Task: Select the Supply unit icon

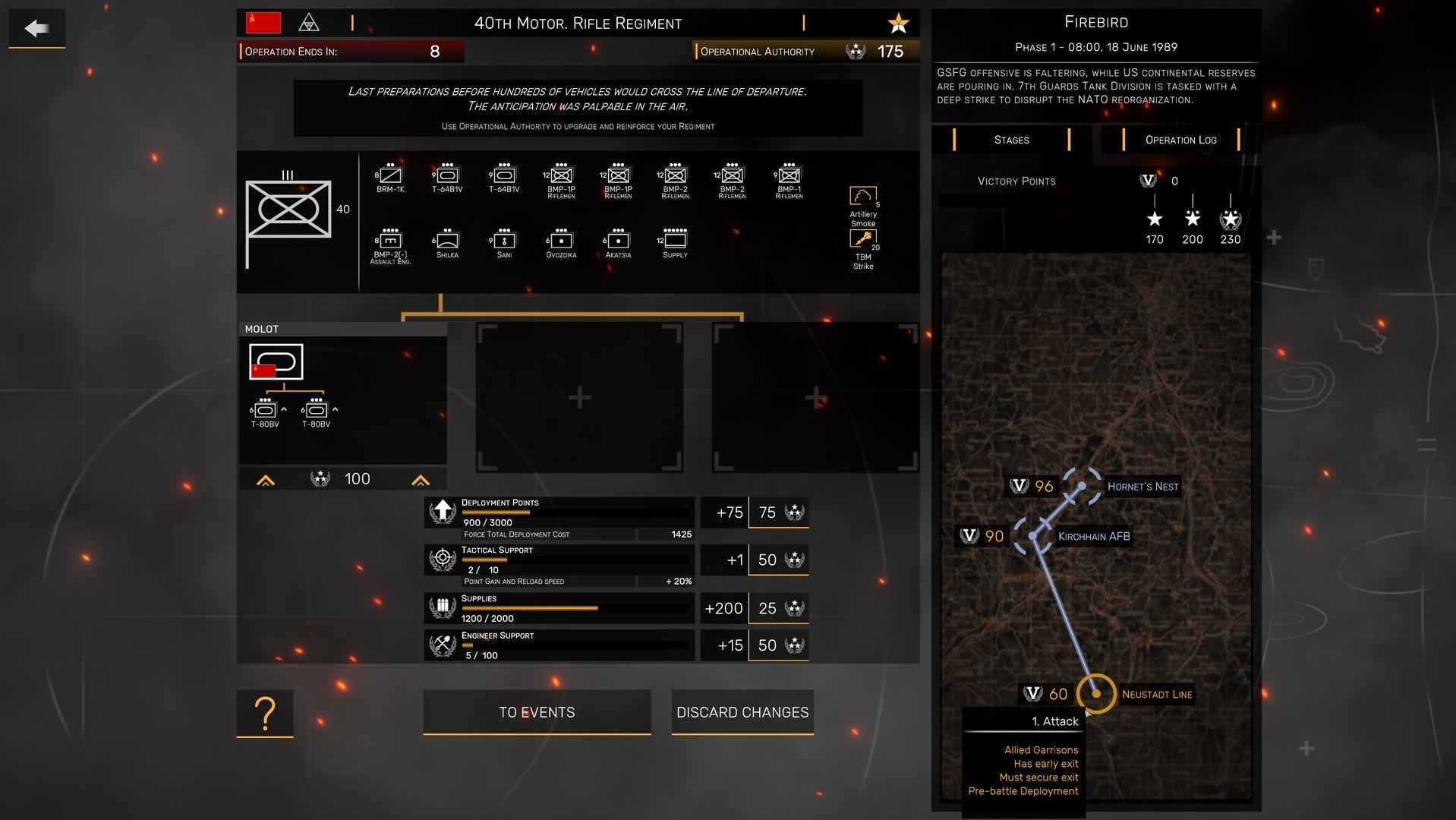Action: tap(674, 239)
